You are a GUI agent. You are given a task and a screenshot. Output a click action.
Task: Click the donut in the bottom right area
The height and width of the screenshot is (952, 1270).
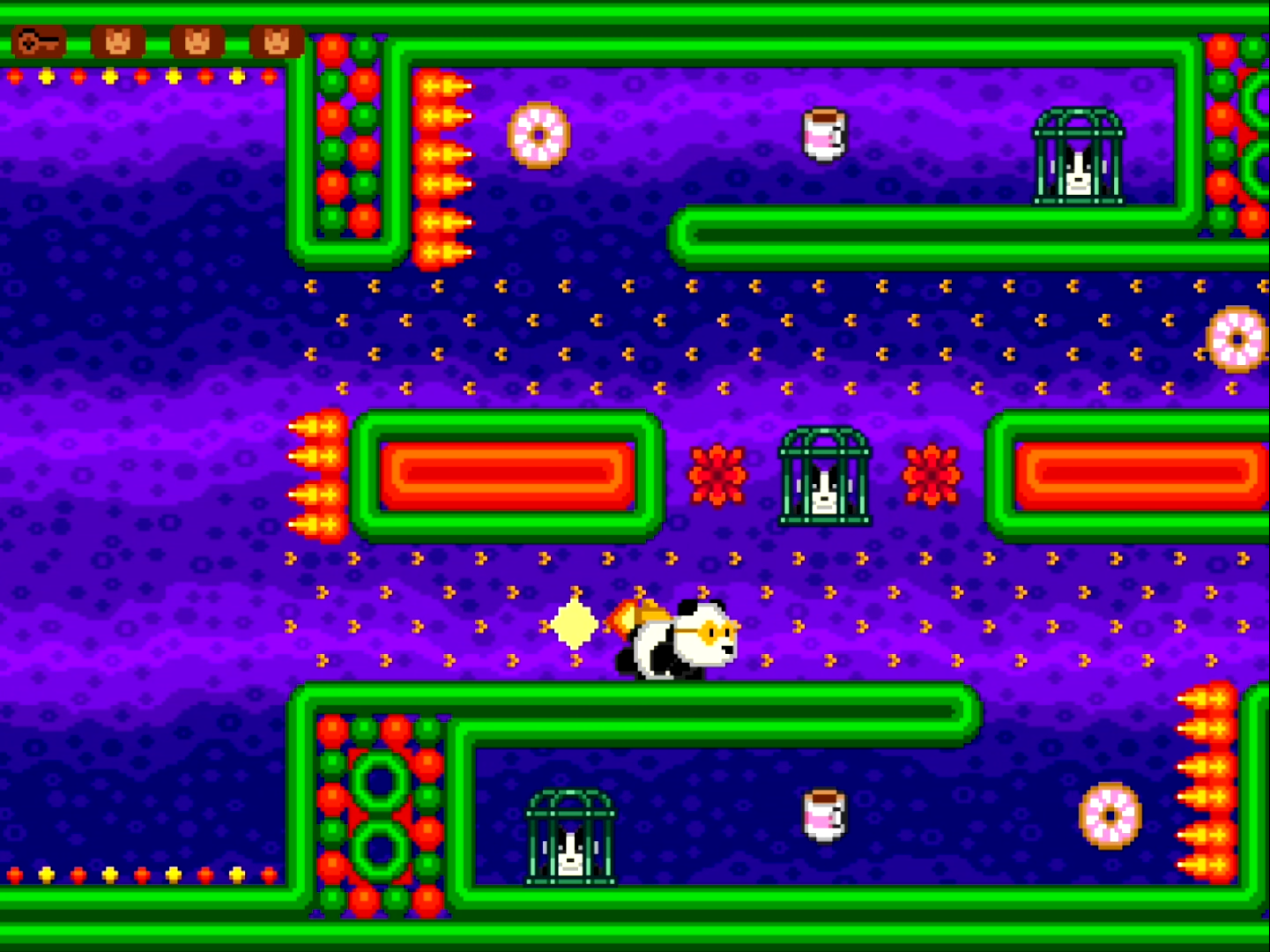[x=1110, y=815]
